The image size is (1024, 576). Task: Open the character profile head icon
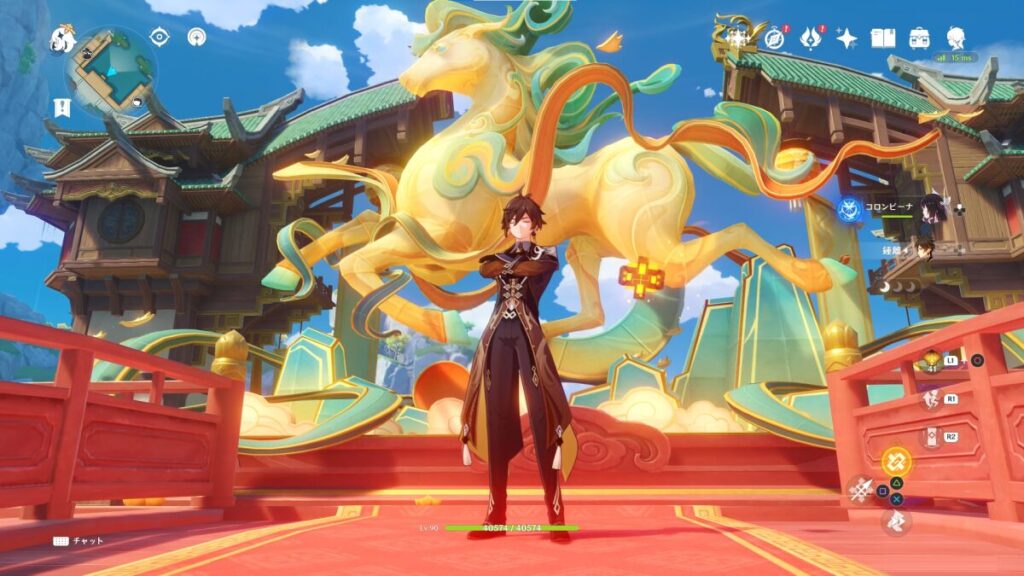click(956, 38)
